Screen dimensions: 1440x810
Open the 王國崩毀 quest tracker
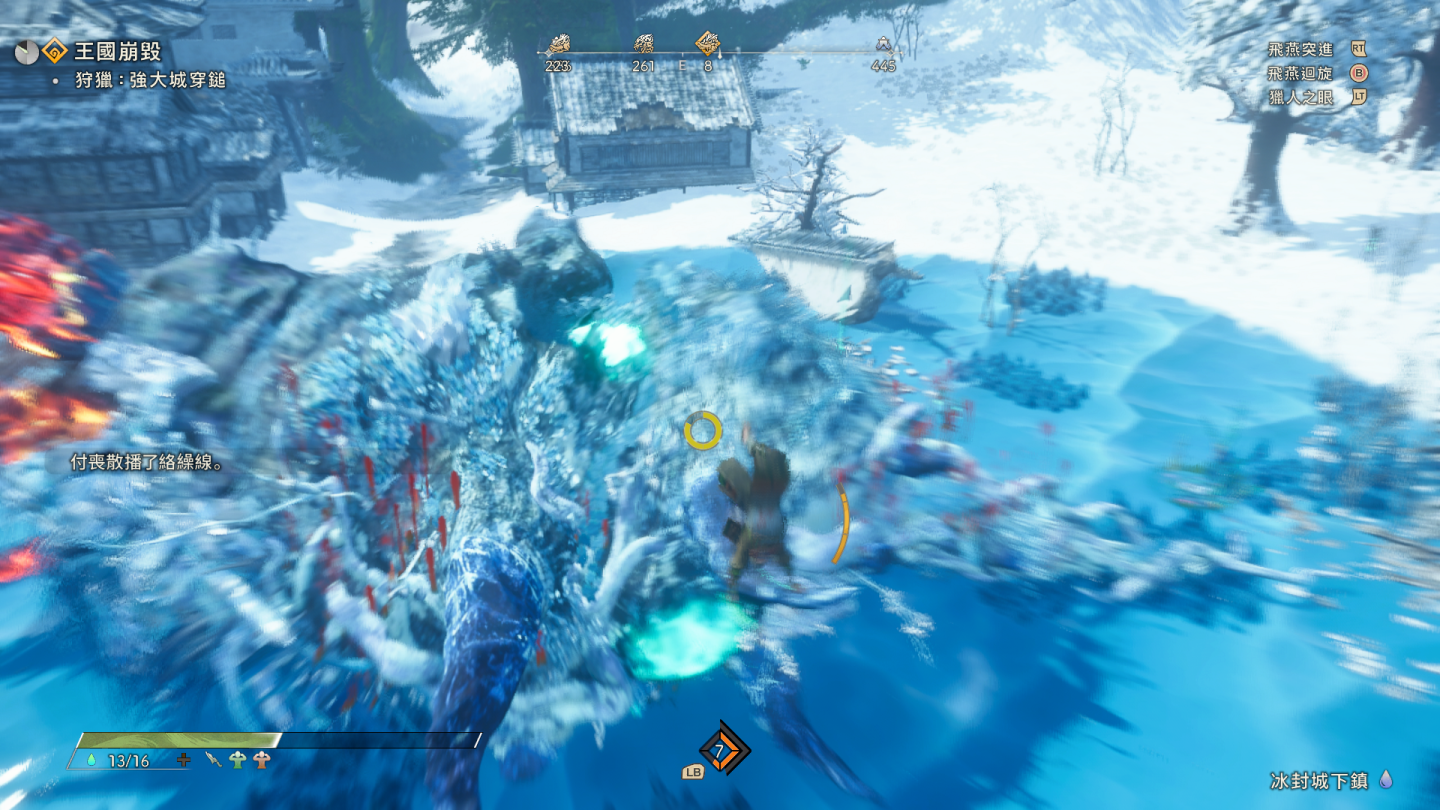pos(117,52)
